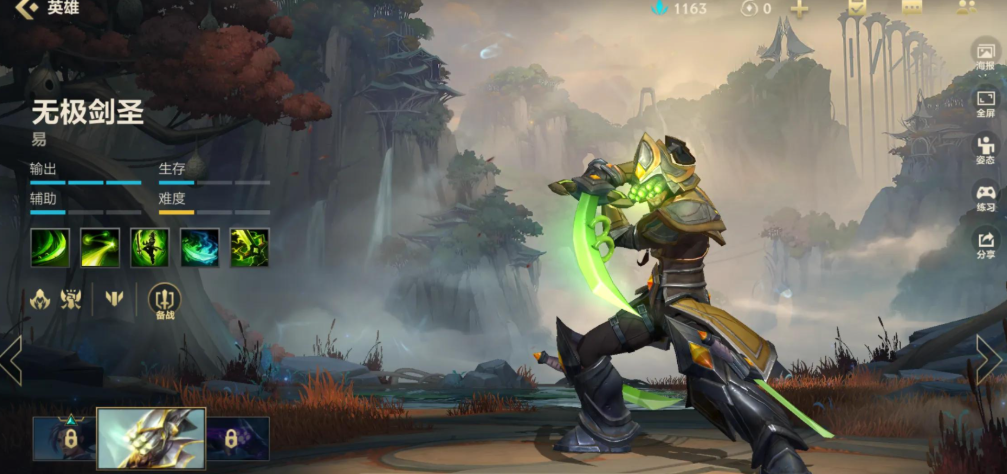Choose the selected golden-armor skin thumbnail
Image resolution: width=1007 pixels, height=474 pixels.
pos(151,438)
